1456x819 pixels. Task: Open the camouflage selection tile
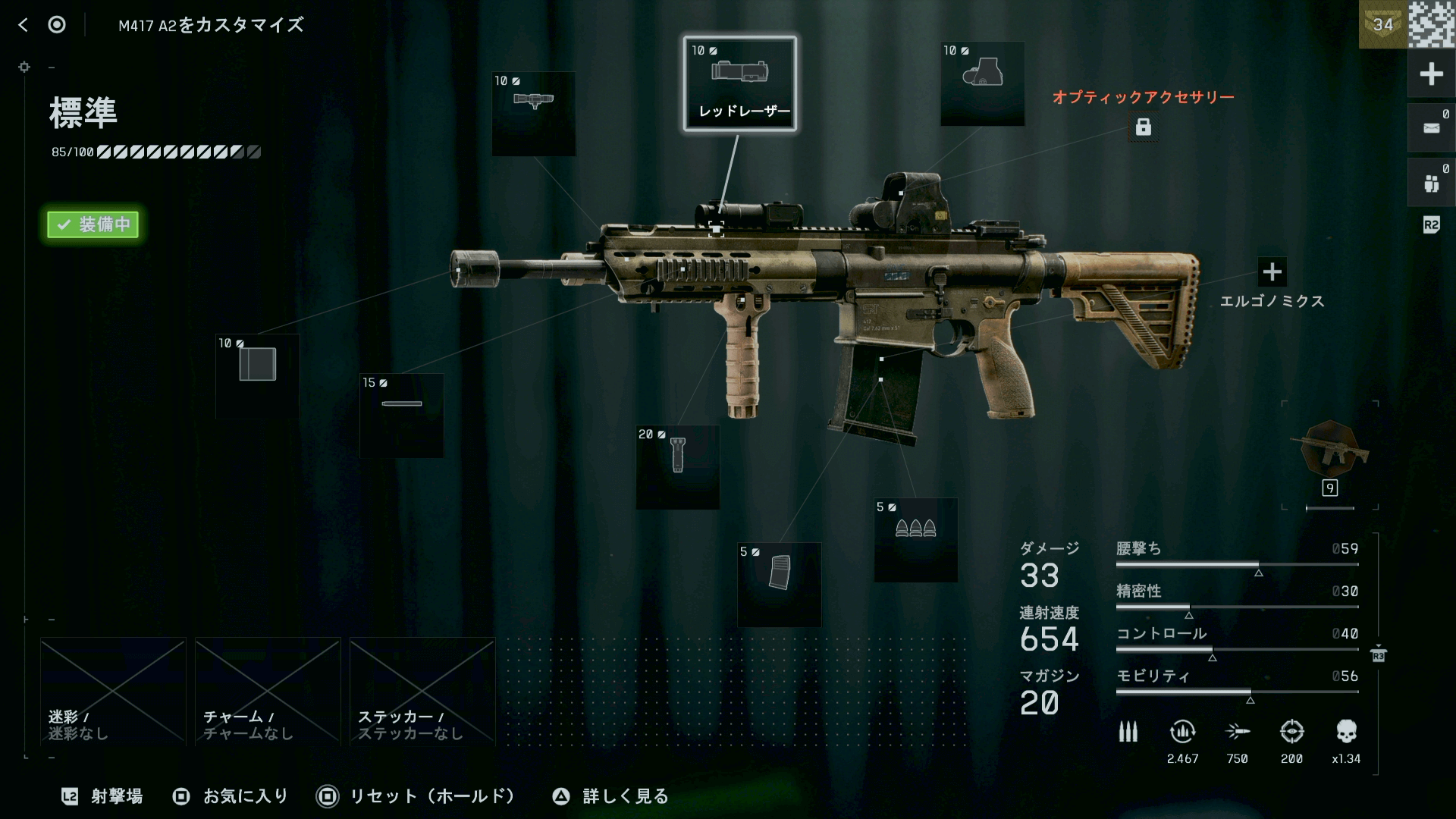point(113,692)
